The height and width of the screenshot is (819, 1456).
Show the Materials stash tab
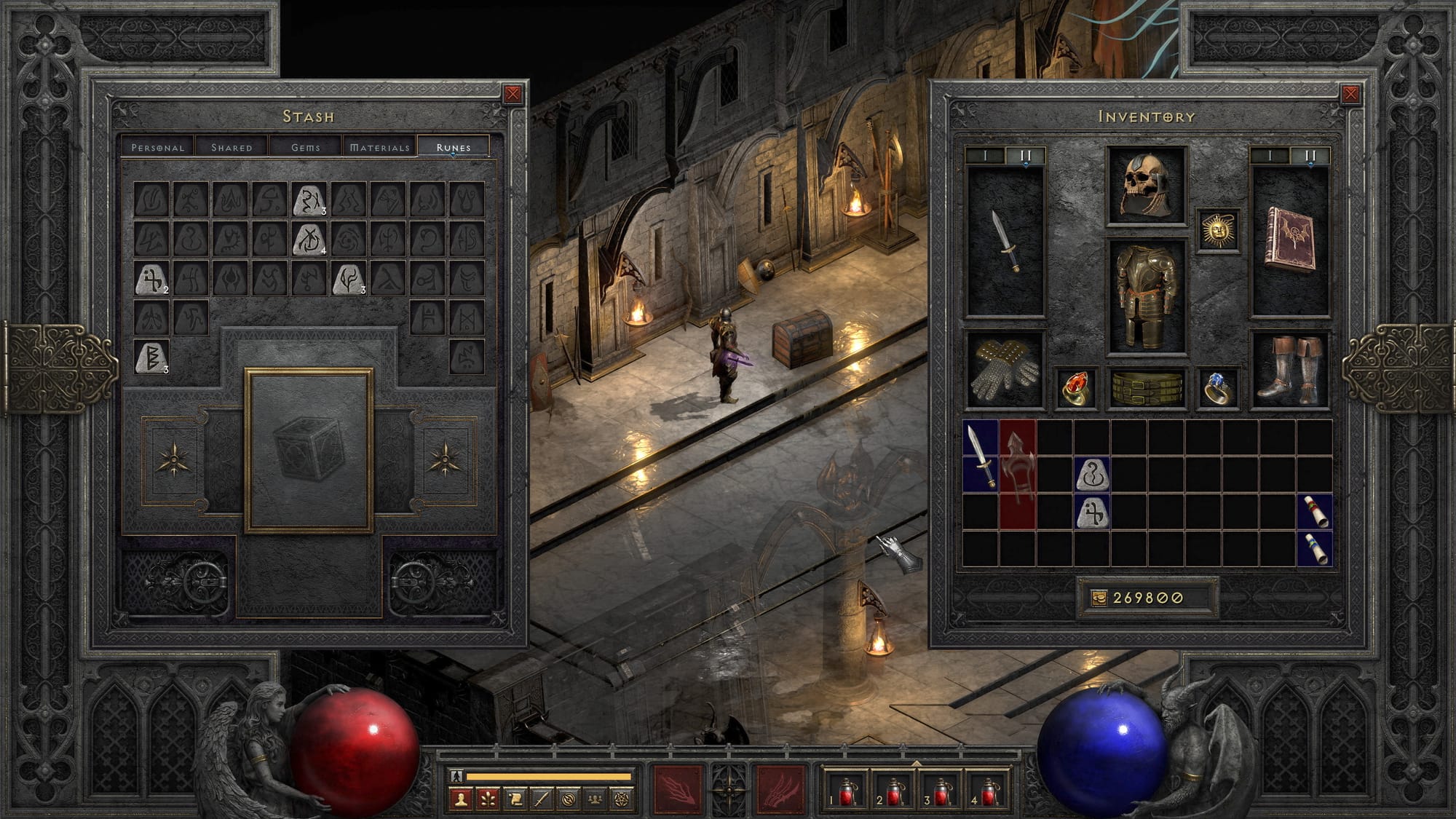(380, 147)
